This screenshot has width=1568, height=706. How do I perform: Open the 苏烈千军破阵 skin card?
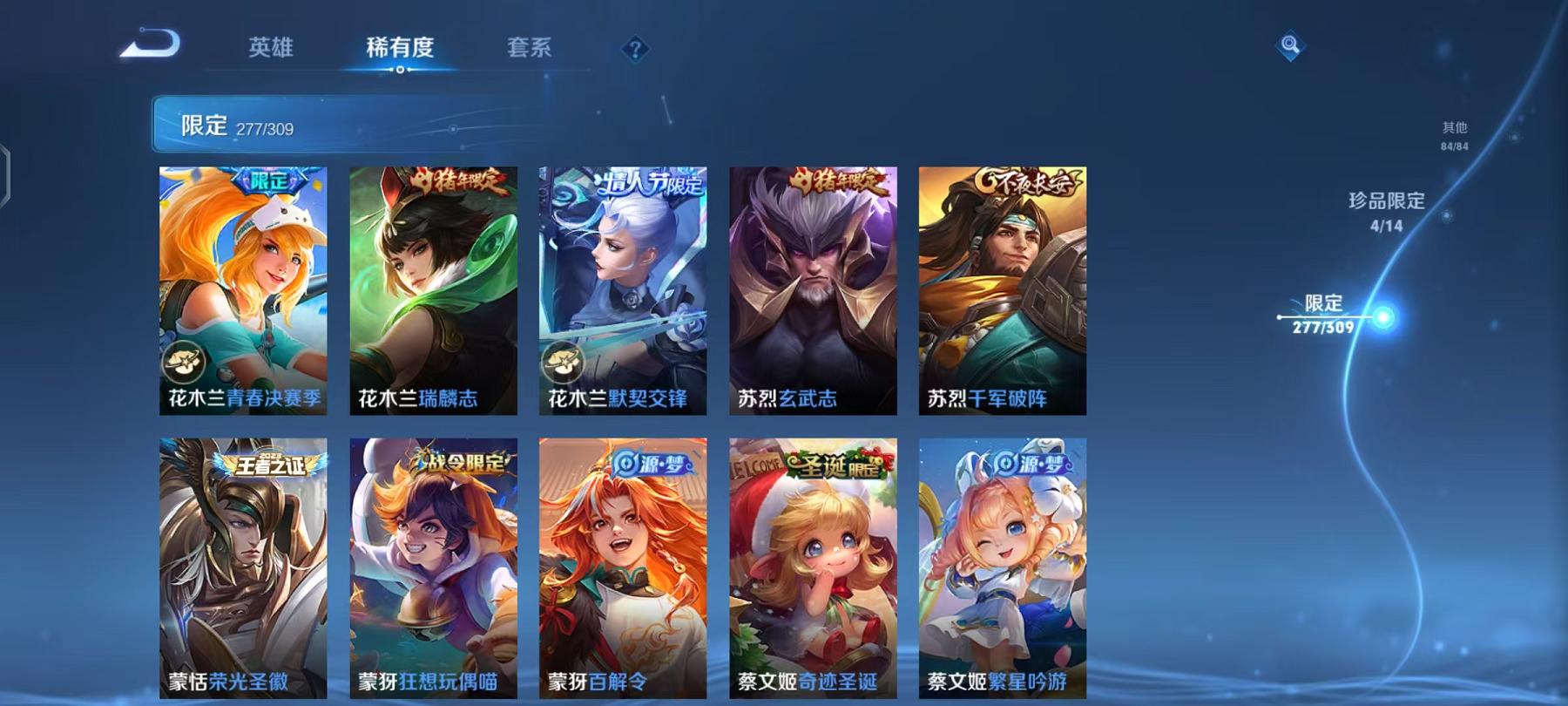tap(1004, 288)
